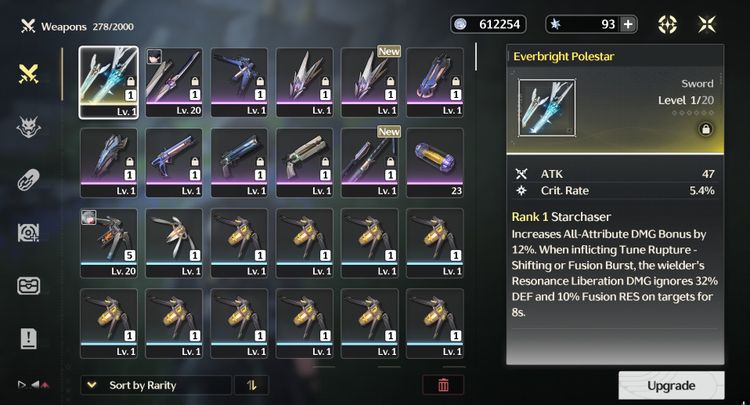Switch to the Echoes monster-face tab
Viewport: 750px width, 405px height.
pyautogui.click(x=29, y=127)
